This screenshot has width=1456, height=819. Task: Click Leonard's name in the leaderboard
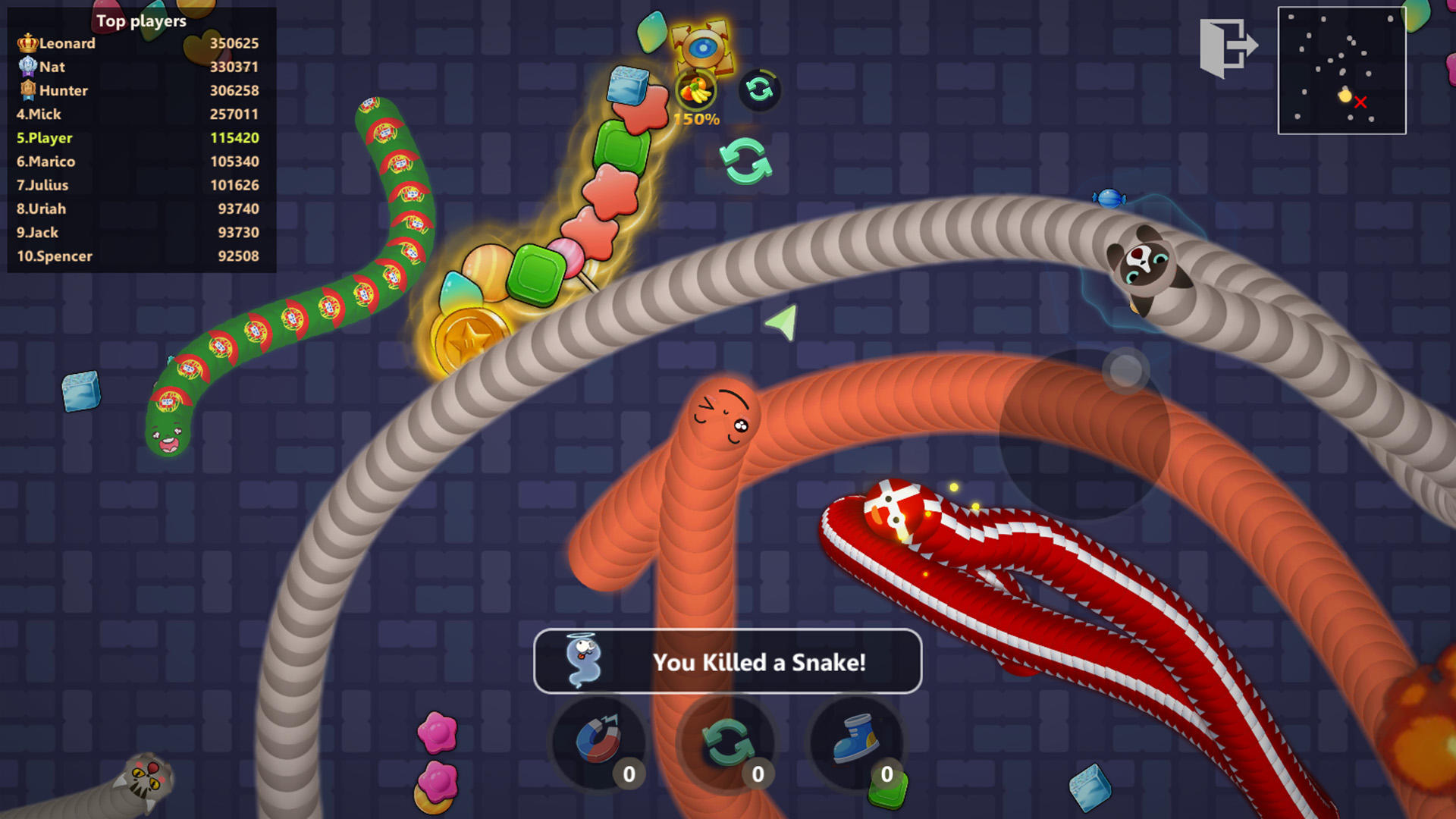pyautogui.click(x=69, y=43)
